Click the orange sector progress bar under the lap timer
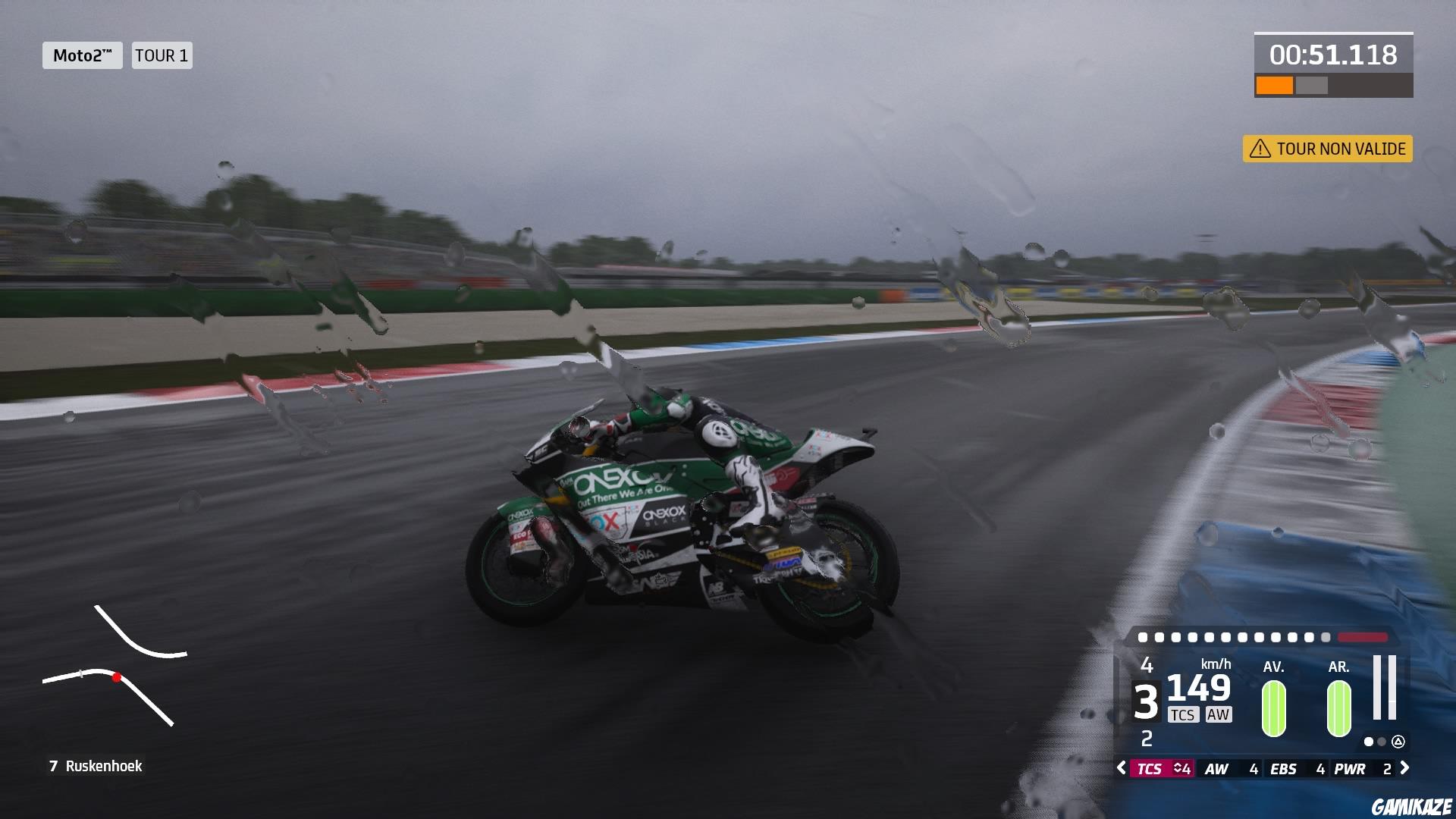Viewport: 1456px width, 819px height. pos(1274,85)
